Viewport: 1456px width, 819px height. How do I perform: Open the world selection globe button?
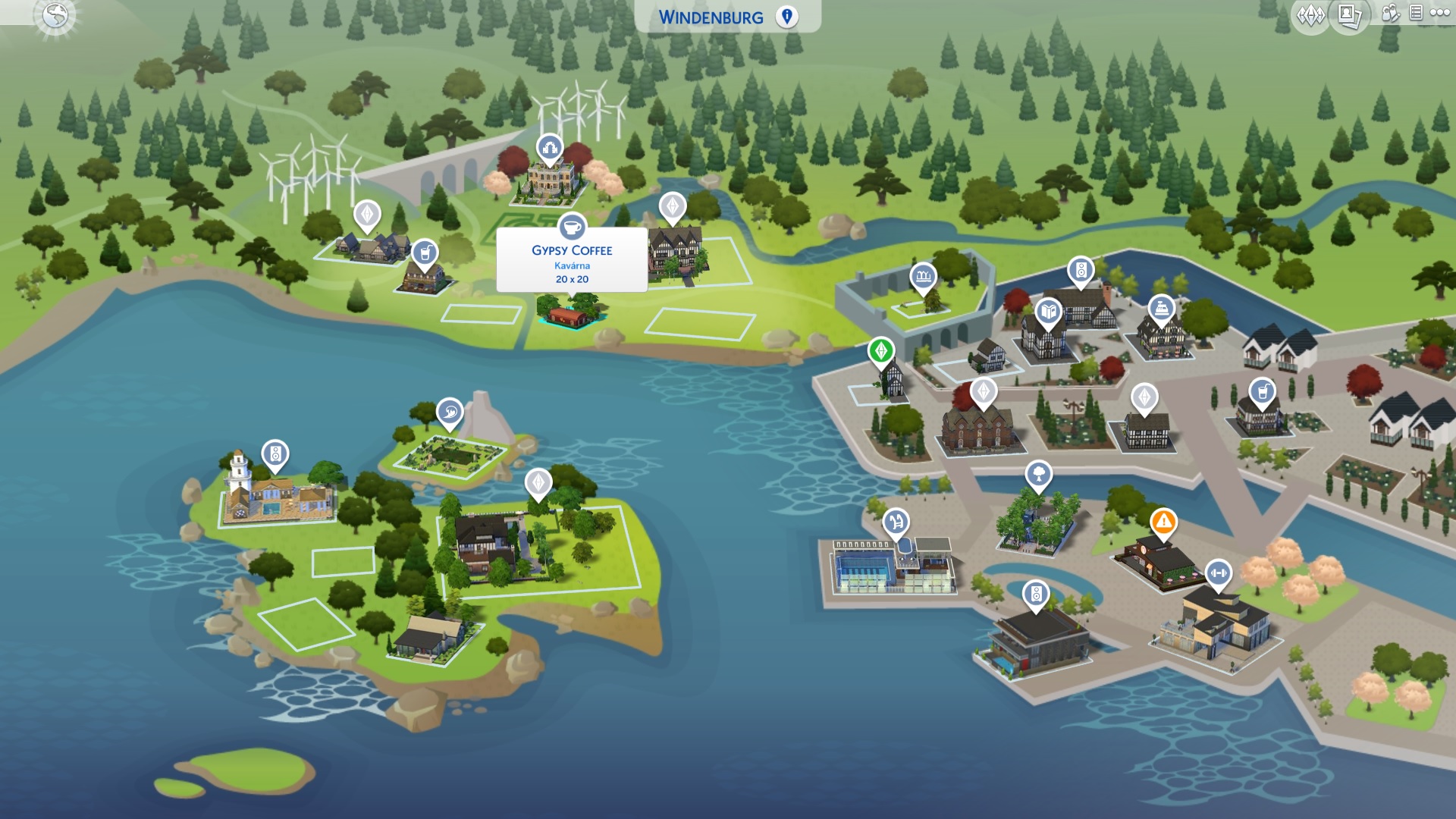tap(55, 15)
